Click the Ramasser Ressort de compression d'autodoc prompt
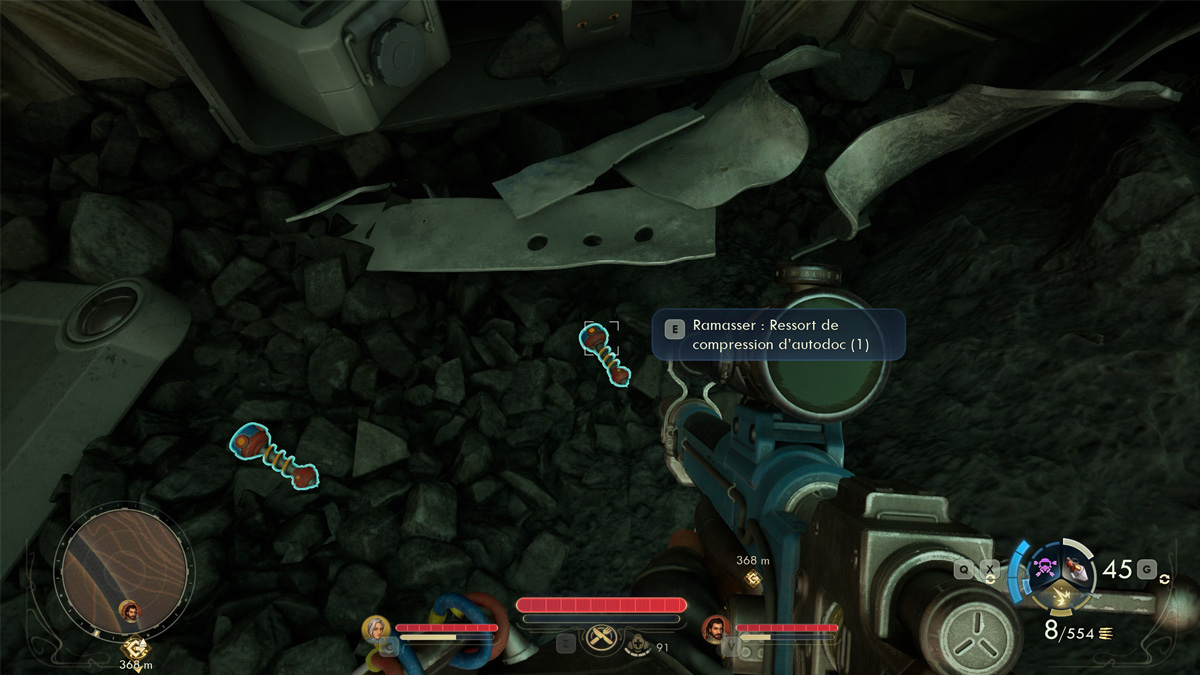 778,335
